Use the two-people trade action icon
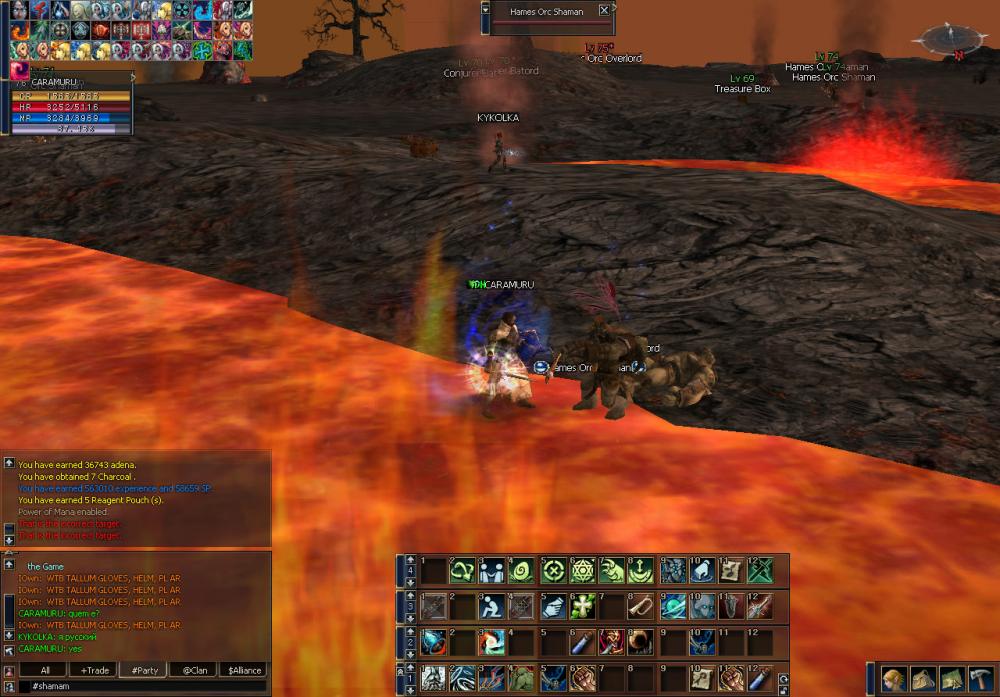 [x=493, y=570]
